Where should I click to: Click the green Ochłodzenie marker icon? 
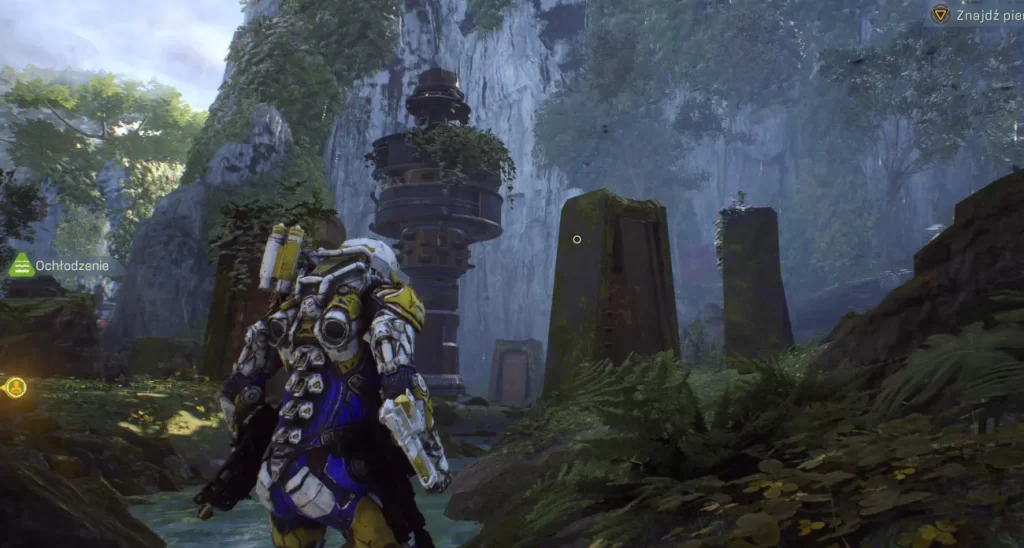pos(21,265)
